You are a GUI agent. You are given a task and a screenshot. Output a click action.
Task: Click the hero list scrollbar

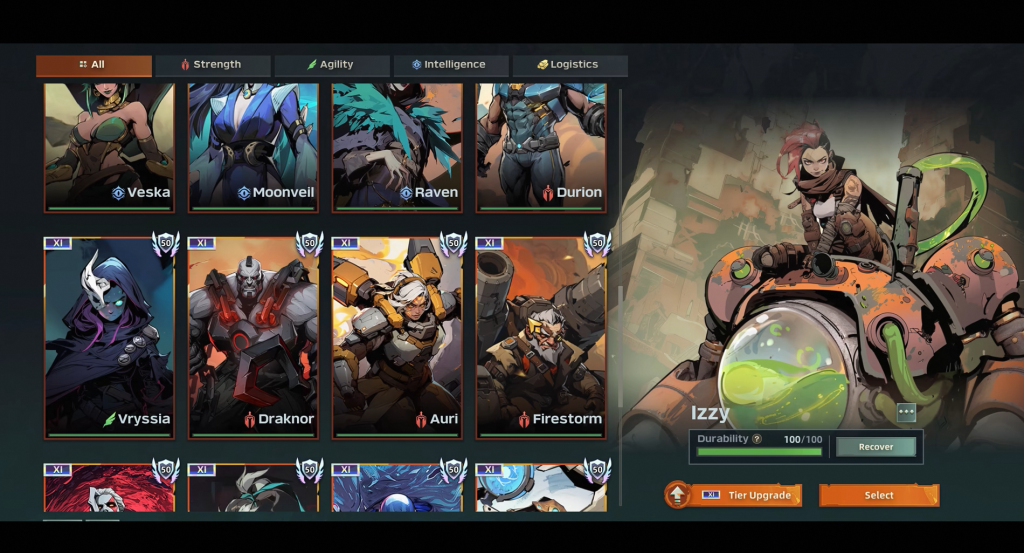click(621, 300)
